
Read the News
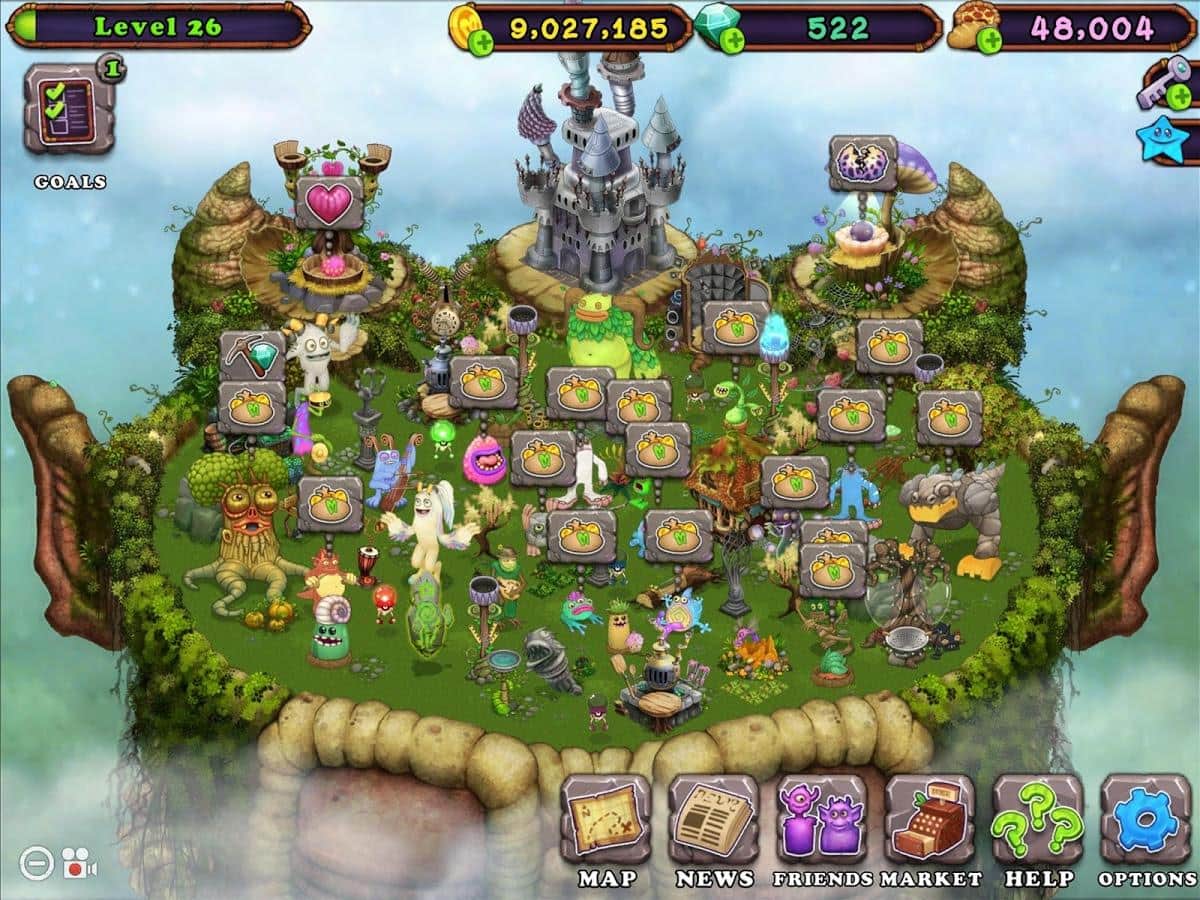[x=713, y=819]
